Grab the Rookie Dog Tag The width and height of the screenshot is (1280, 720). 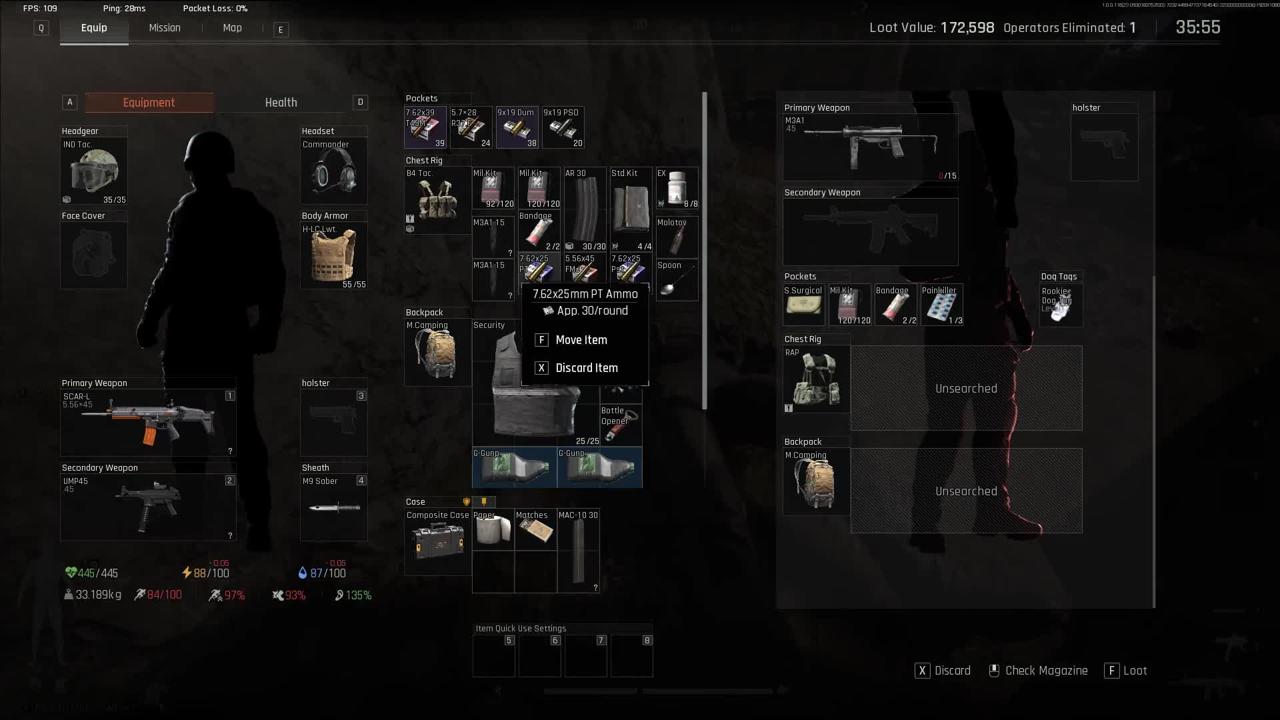pyautogui.click(x=1060, y=304)
